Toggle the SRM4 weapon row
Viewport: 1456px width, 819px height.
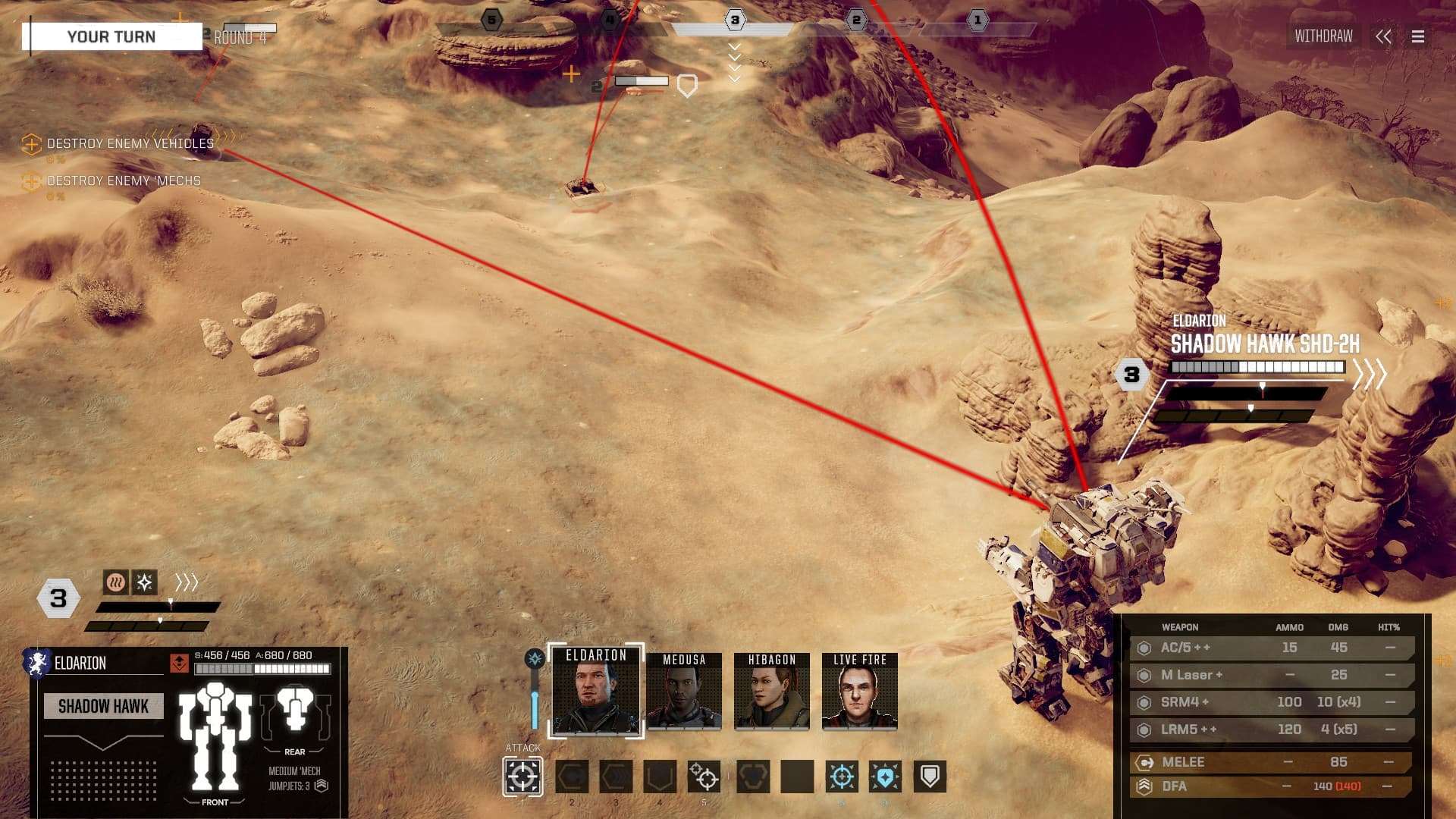tap(1274, 702)
